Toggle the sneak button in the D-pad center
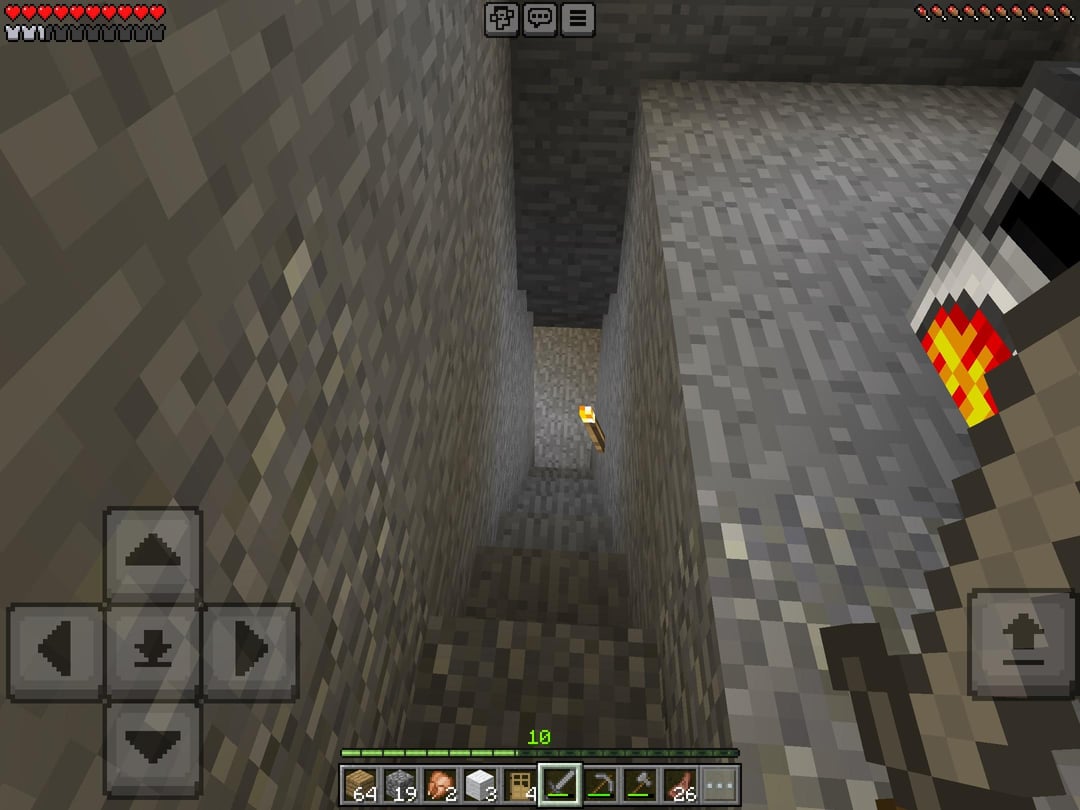Image resolution: width=1080 pixels, height=810 pixels. (153, 651)
